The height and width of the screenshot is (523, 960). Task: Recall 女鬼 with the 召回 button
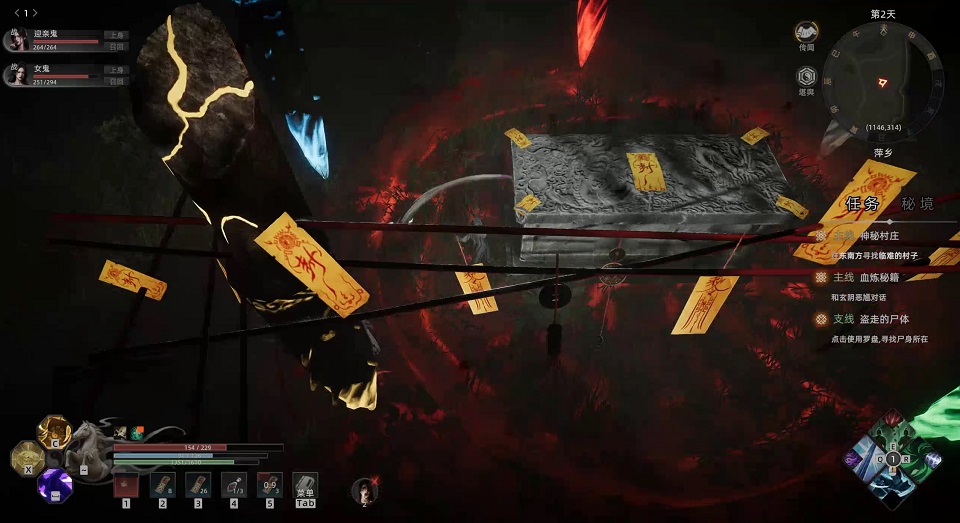116,82
